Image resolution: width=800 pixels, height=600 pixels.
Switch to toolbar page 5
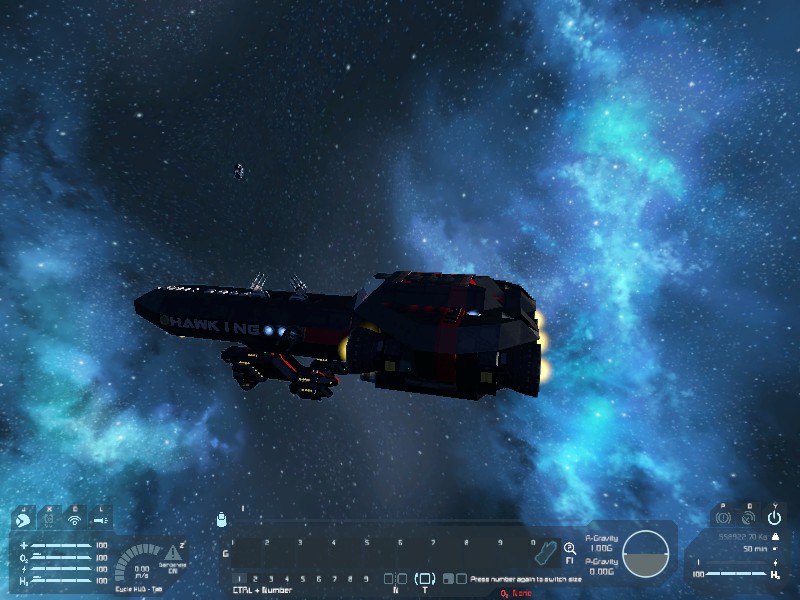click(303, 579)
